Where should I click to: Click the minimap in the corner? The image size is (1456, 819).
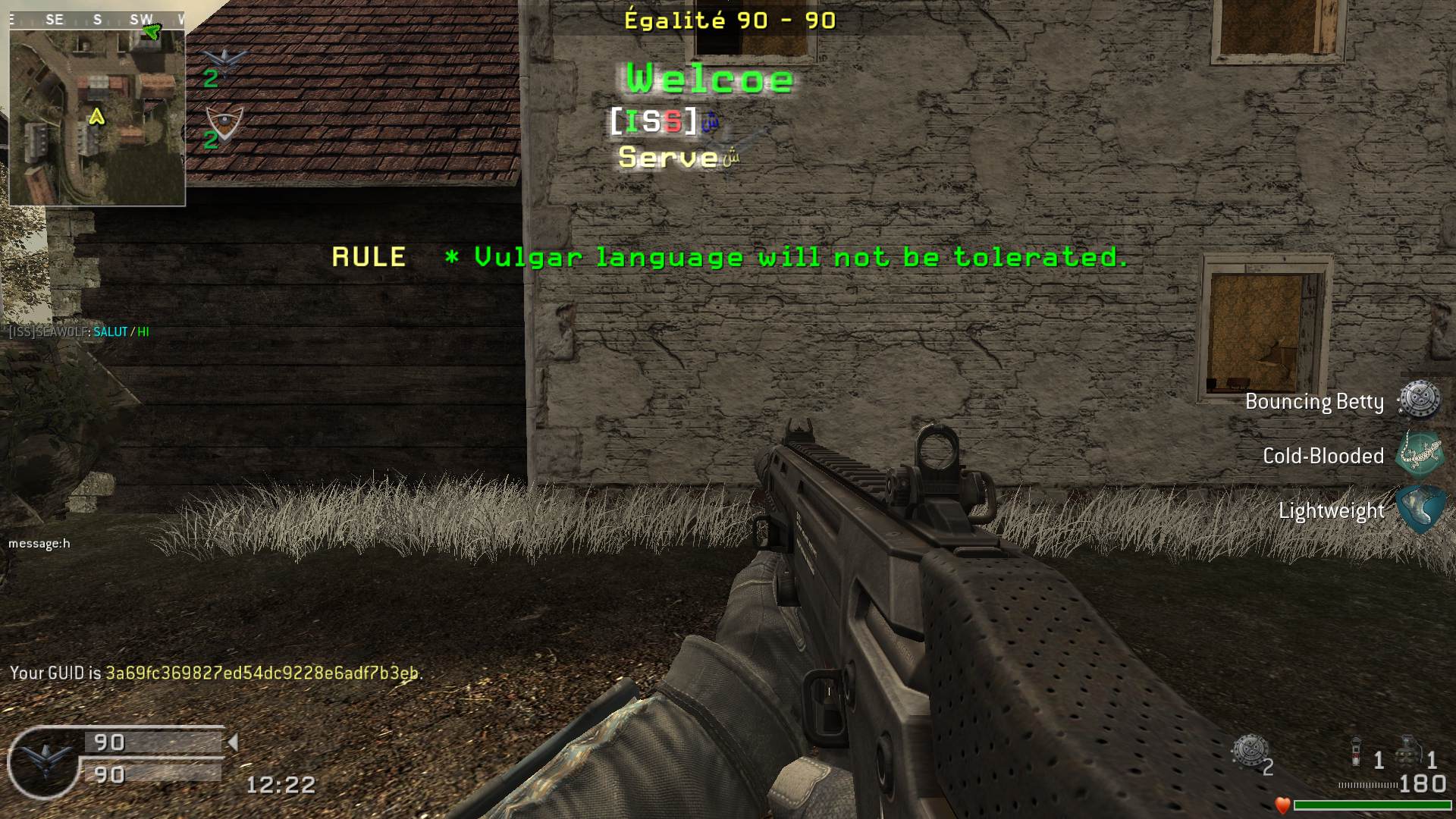pos(97,117)
